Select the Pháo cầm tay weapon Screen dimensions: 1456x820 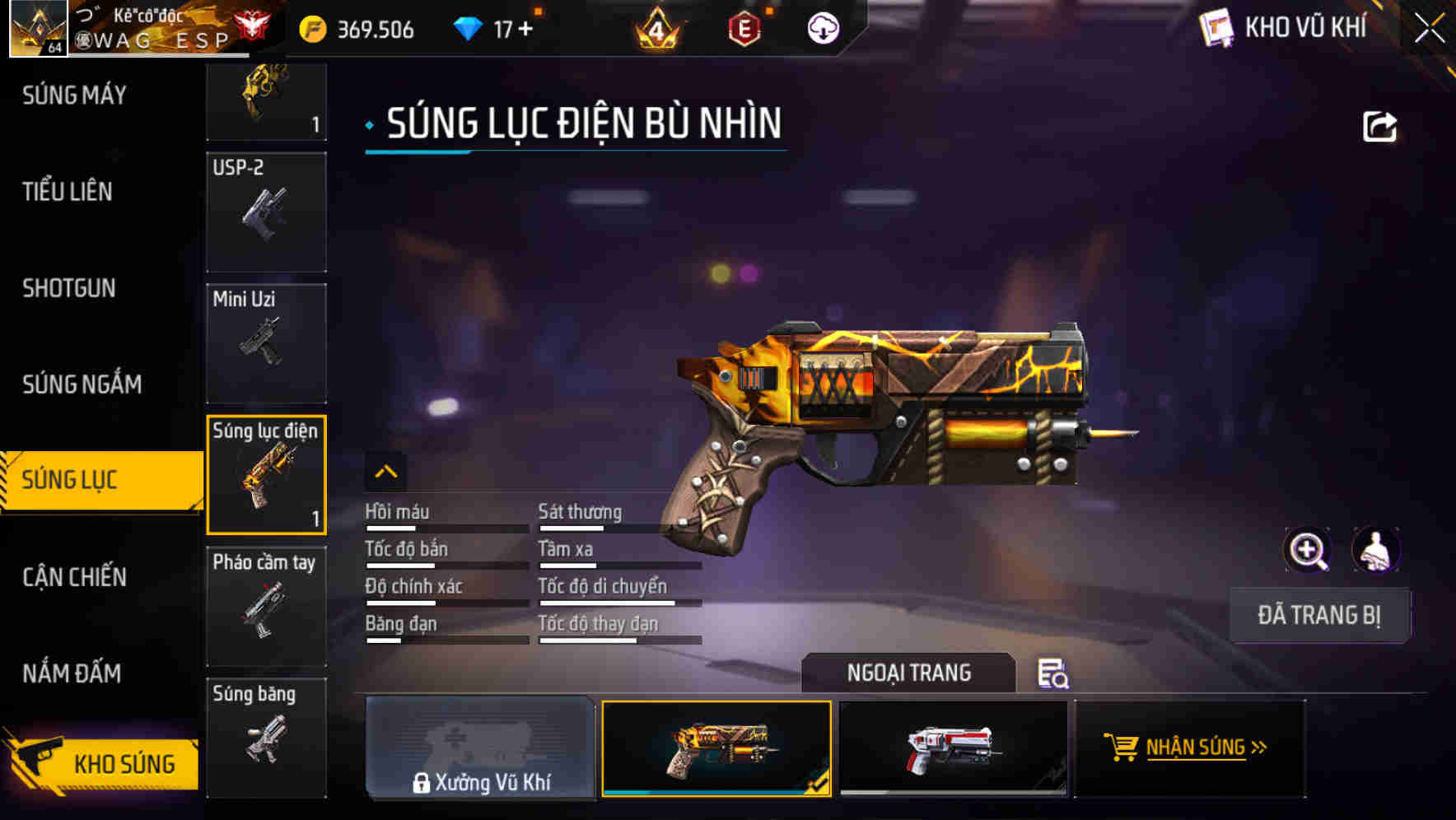pos(266,605)
